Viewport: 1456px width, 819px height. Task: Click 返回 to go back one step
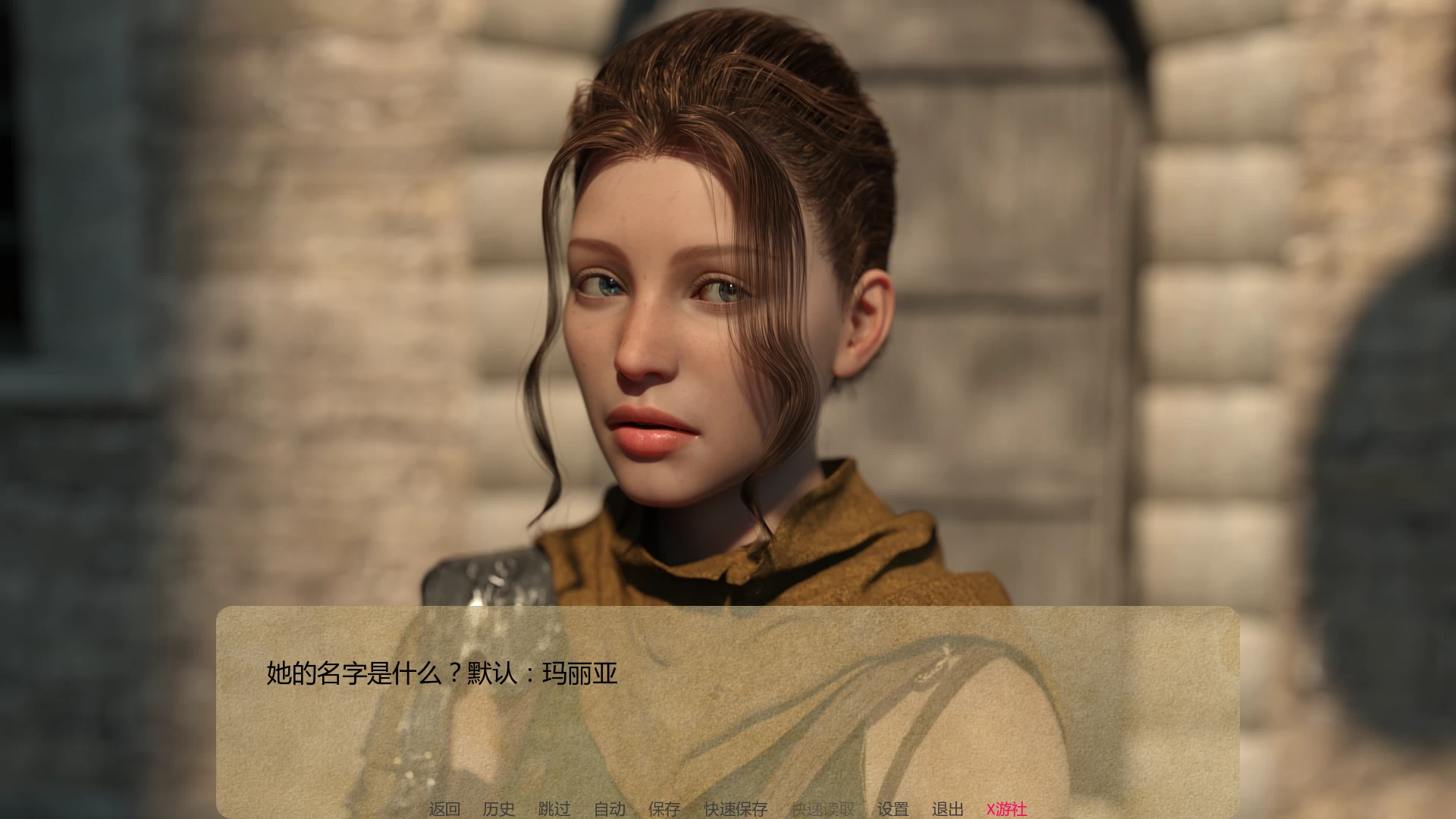pyautogui.click(x=445, y=808)
